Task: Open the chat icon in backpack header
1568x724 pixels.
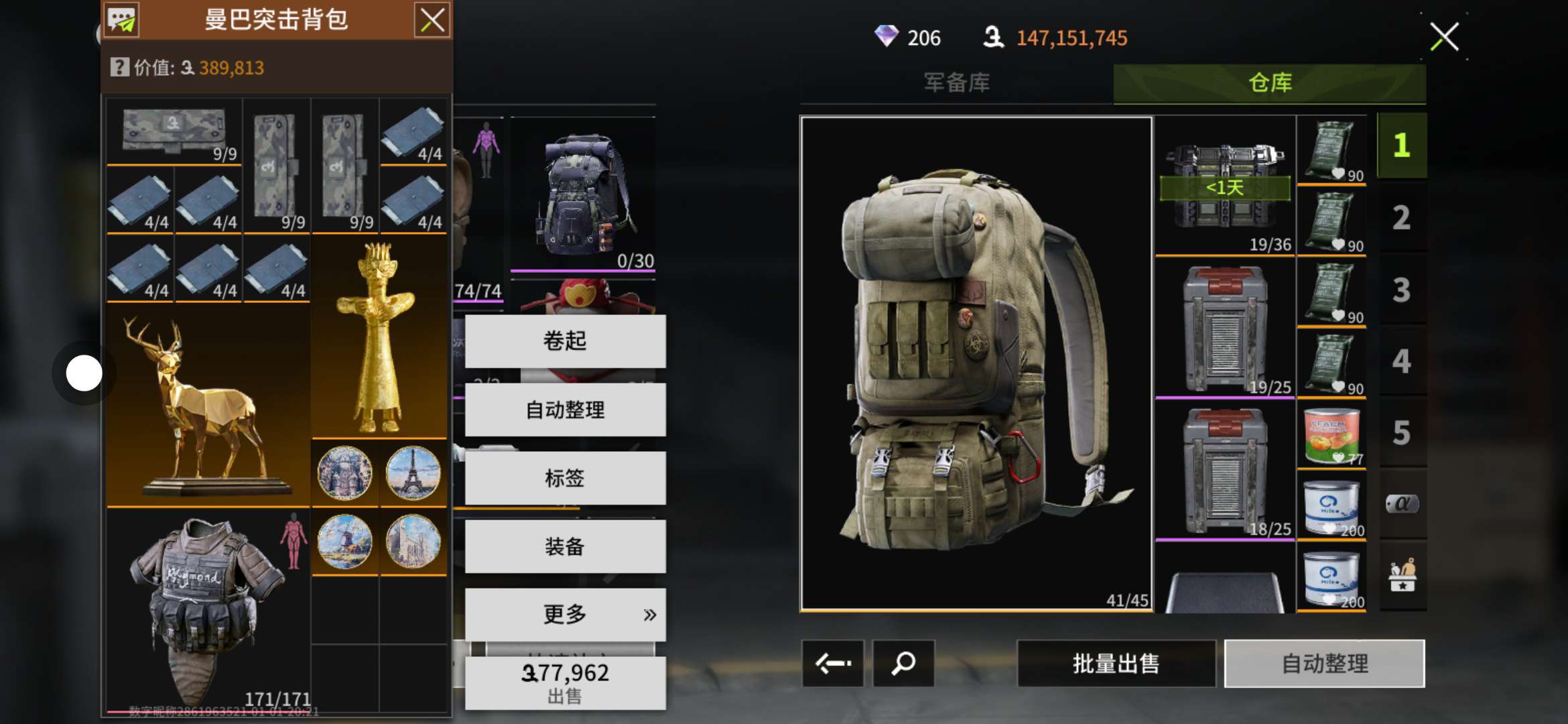Action: pyautogui.click(x=122, y=20)
